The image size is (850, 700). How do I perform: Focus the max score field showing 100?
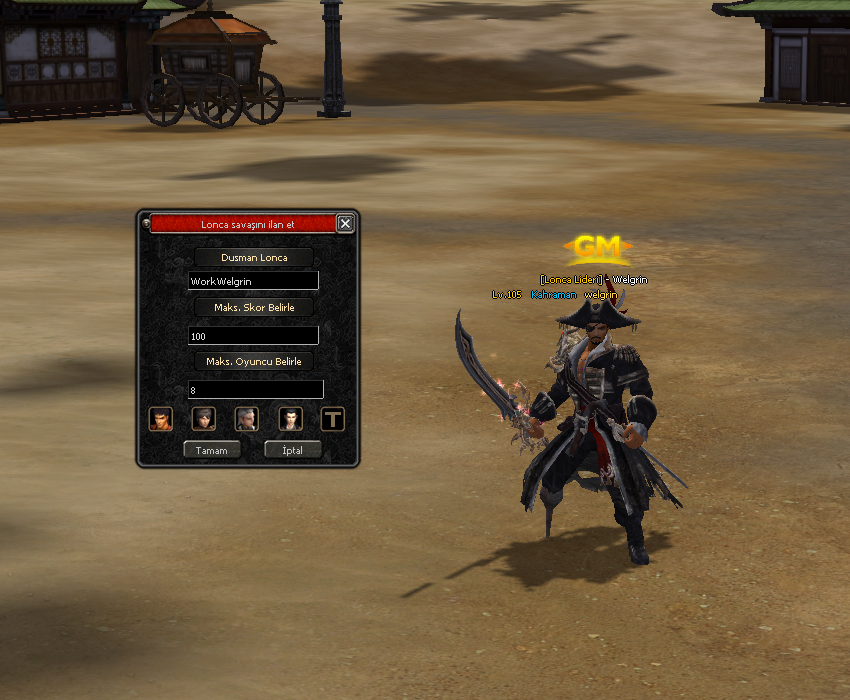(253, 336)
